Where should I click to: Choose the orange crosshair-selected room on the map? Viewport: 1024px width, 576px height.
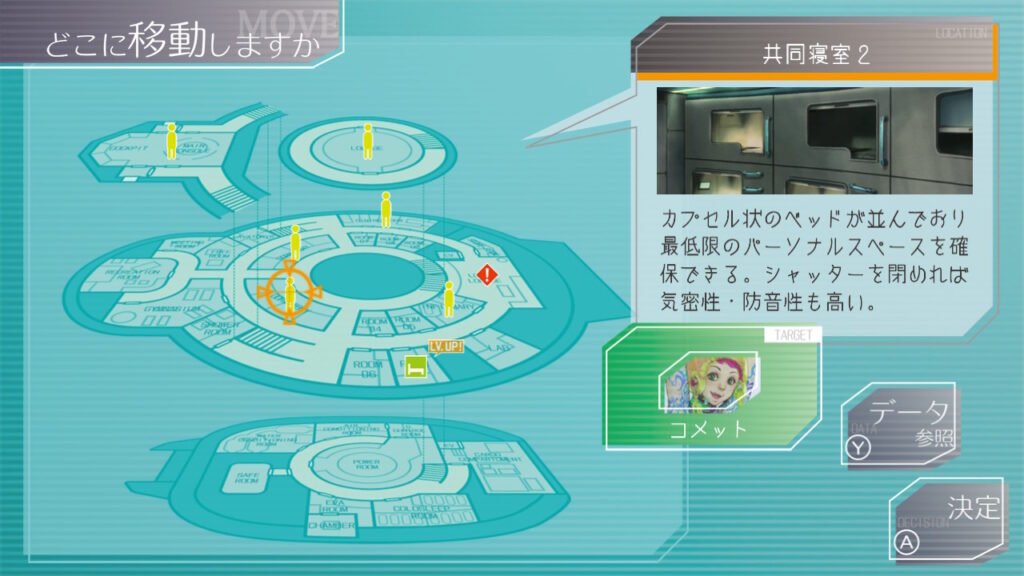[x=290, y=291]
